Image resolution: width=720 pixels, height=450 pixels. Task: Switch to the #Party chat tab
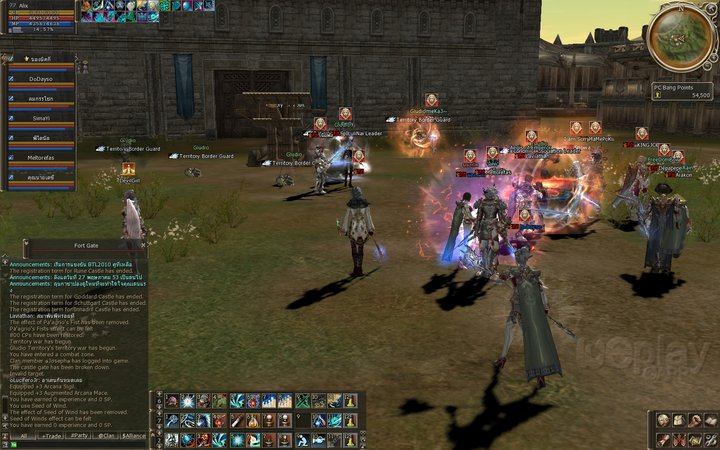pos(77,436)
